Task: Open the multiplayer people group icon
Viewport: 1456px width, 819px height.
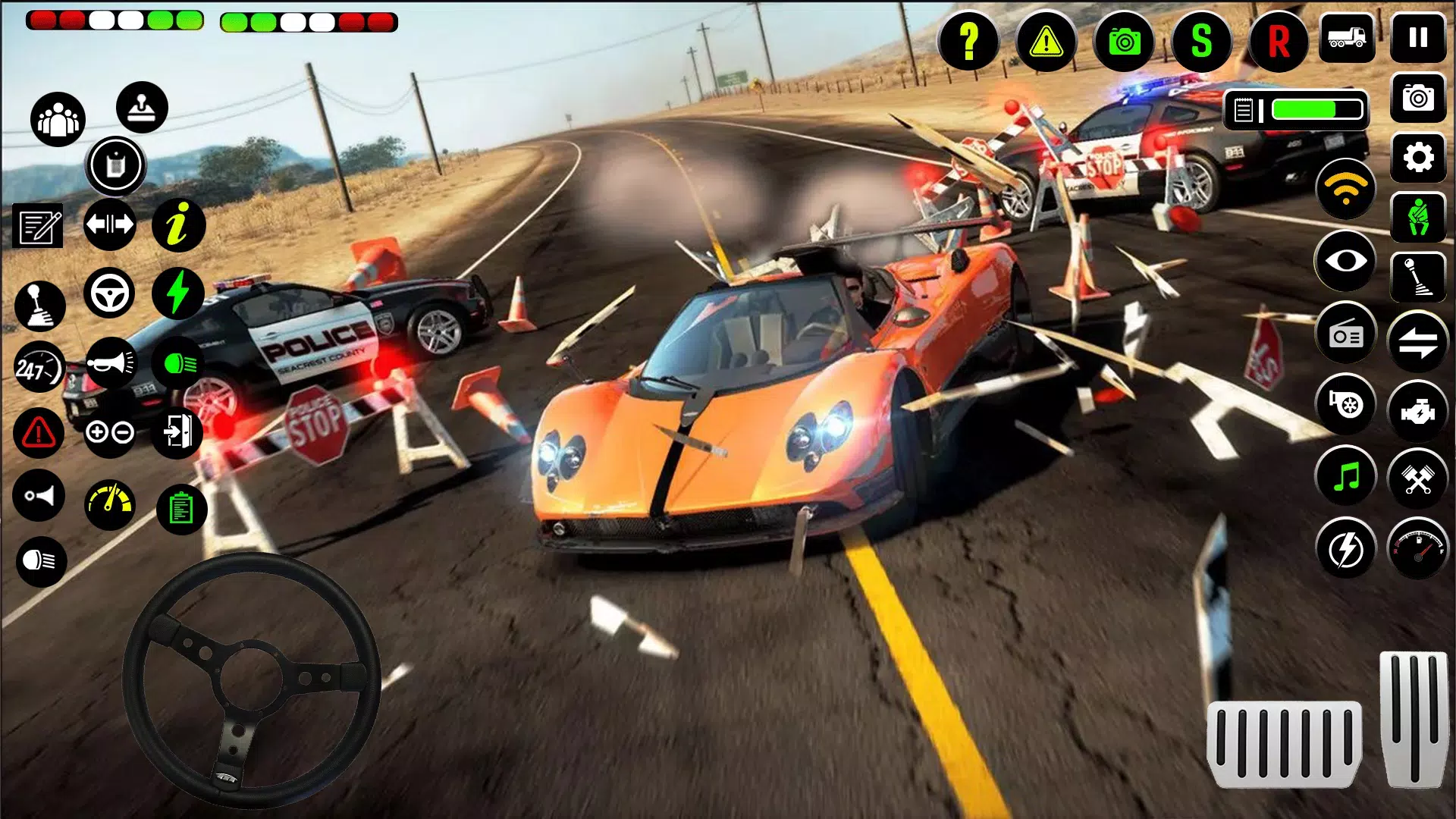Action: coord(58,119)
